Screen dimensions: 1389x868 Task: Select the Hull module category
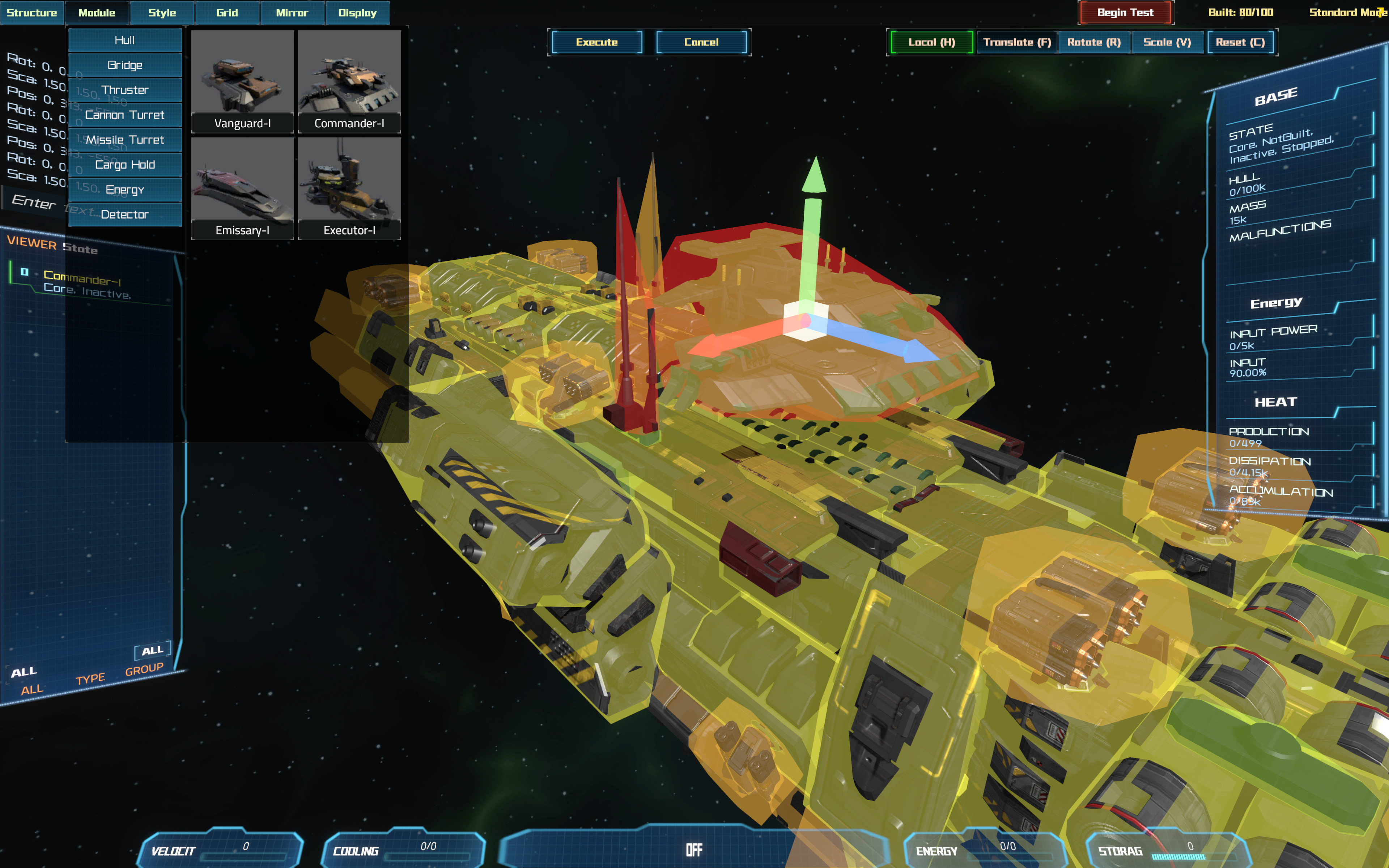(125, 40)
